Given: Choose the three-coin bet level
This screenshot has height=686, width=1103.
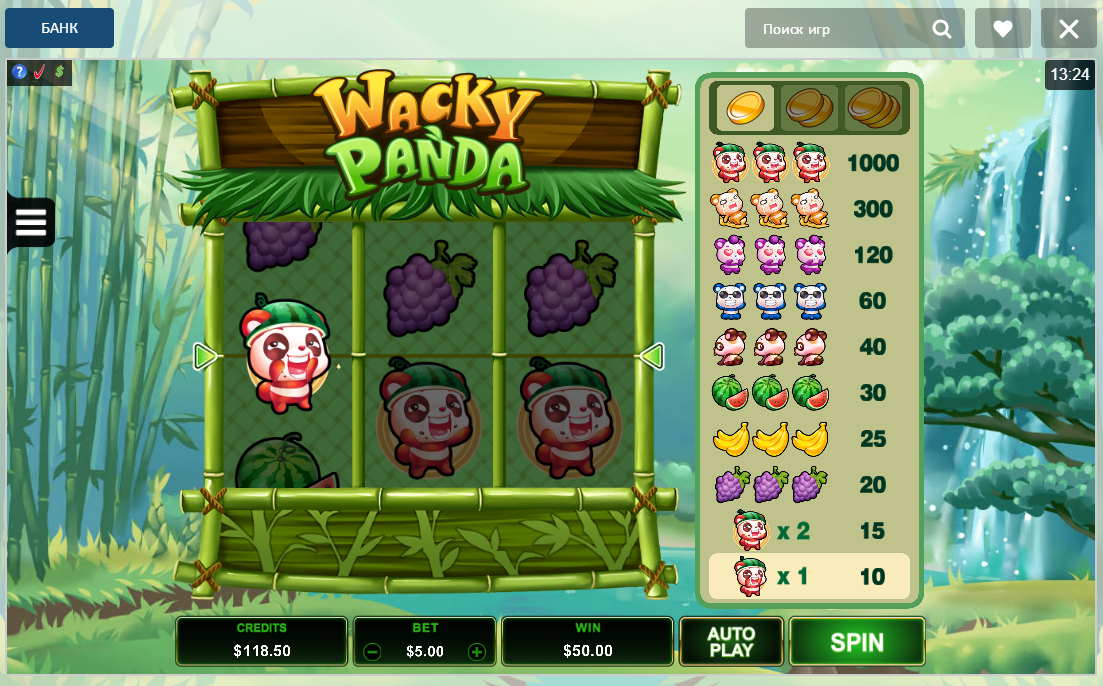Looking at the screenshot, I should (873, 107).
